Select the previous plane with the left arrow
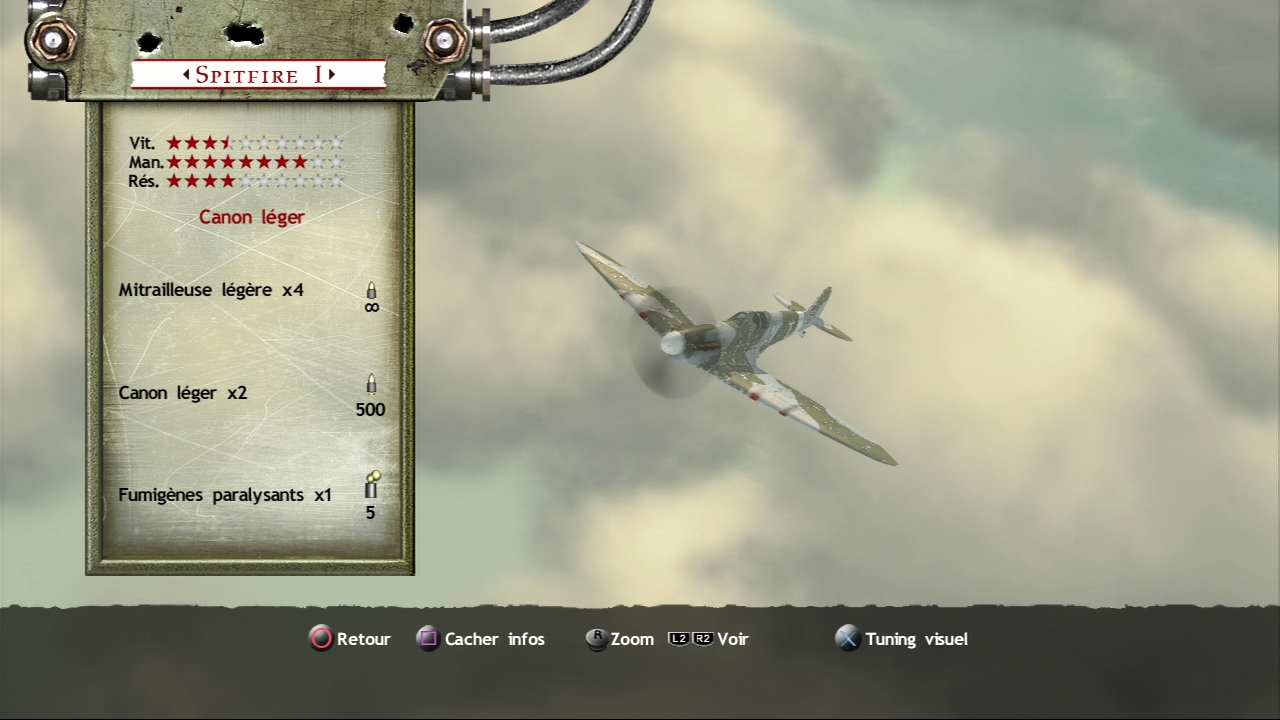 click(x=186, y=75)
